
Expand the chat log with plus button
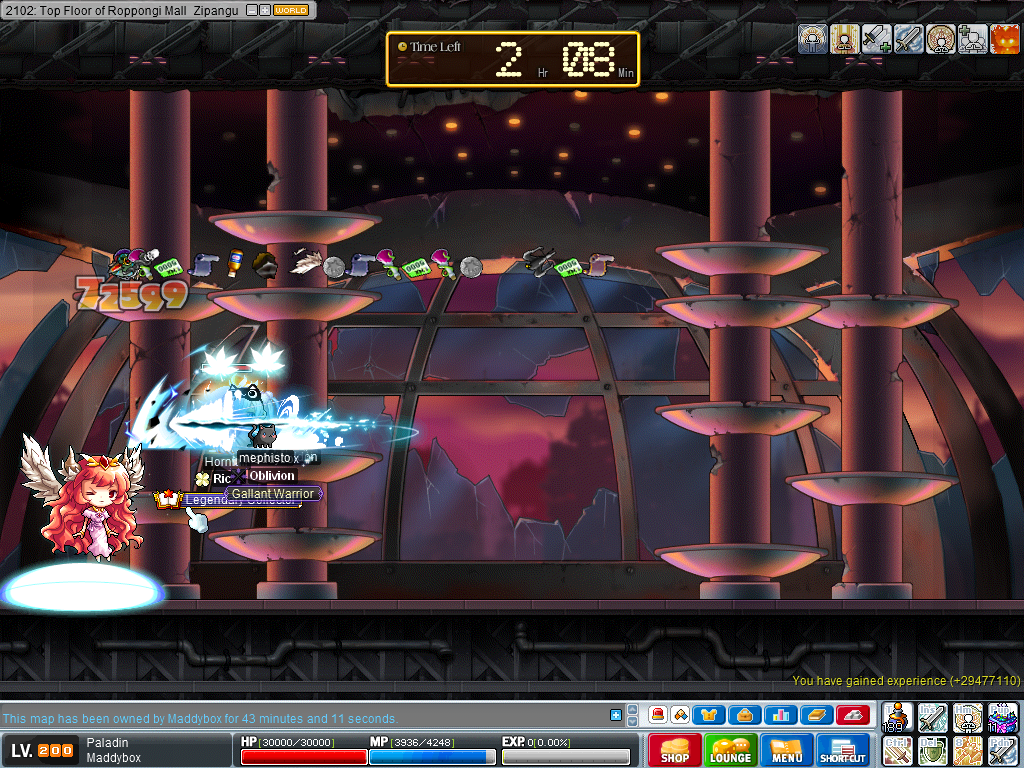[616, 715]
